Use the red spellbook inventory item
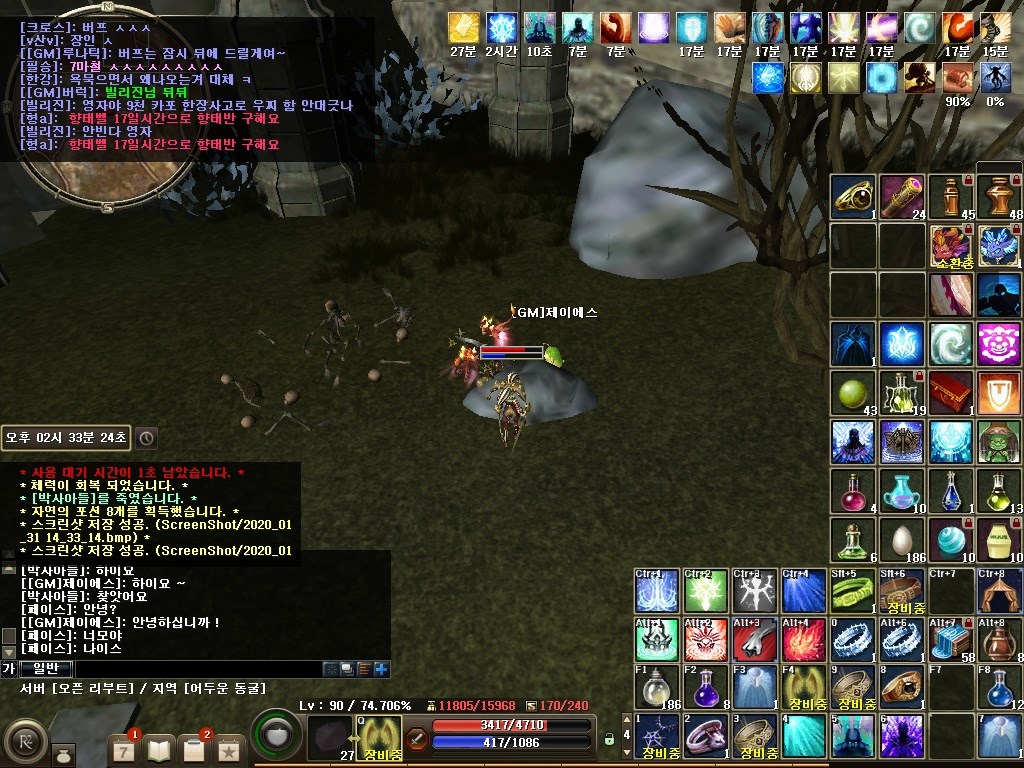 pos(949,392)
